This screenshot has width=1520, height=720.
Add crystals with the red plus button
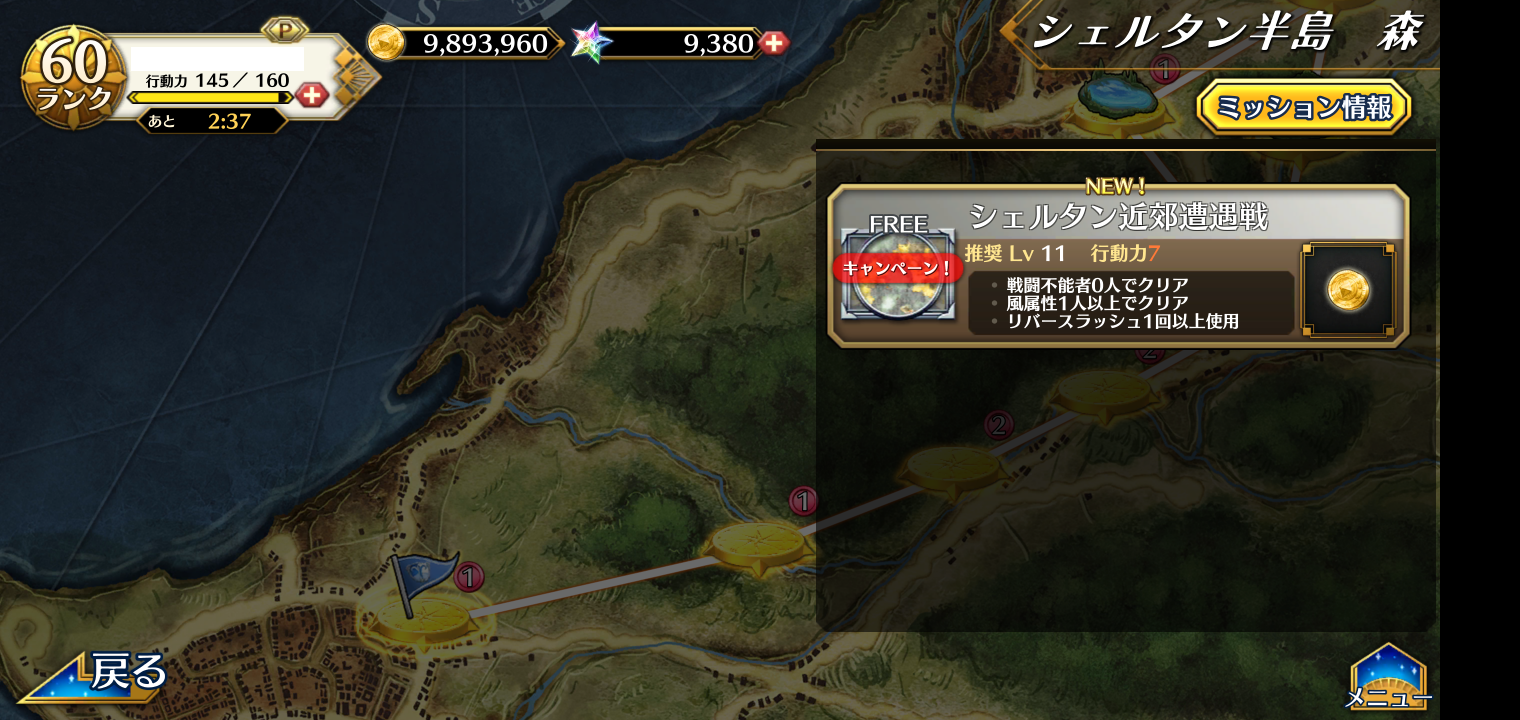click(x=773, y=43)
